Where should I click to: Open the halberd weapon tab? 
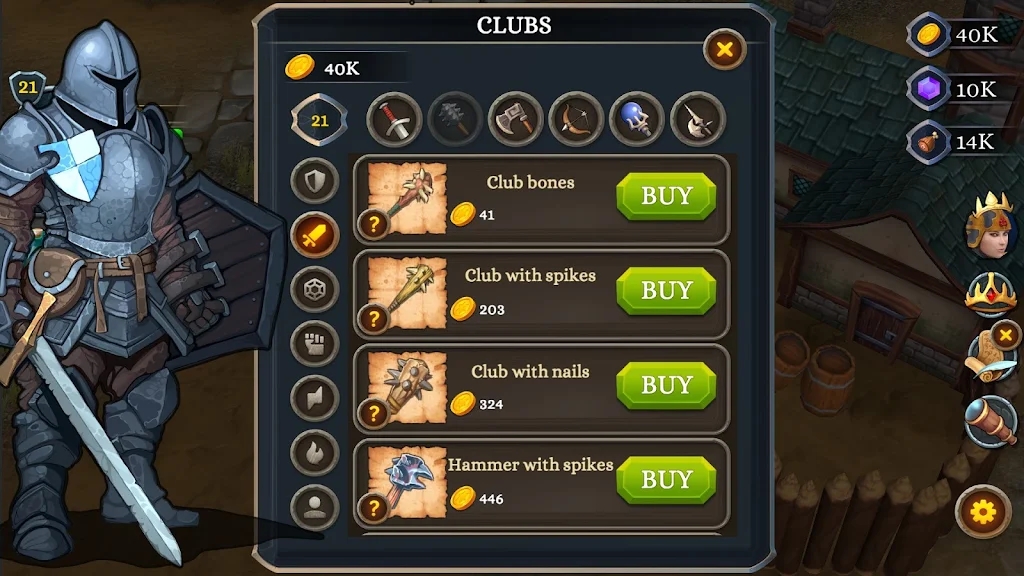(x=697, y=120)
